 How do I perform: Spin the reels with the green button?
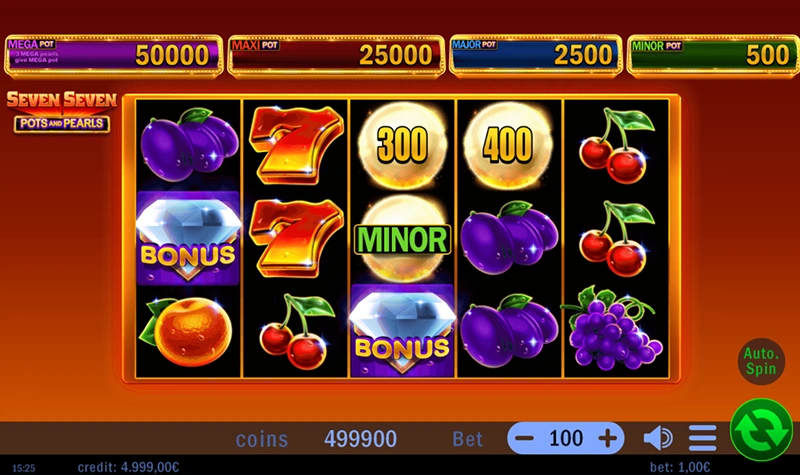761,430
